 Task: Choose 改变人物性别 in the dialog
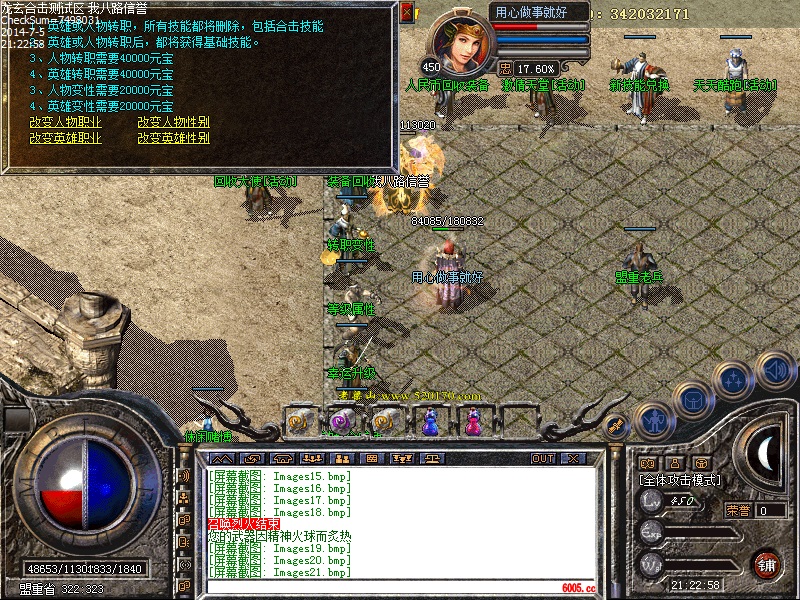point(173,123)
